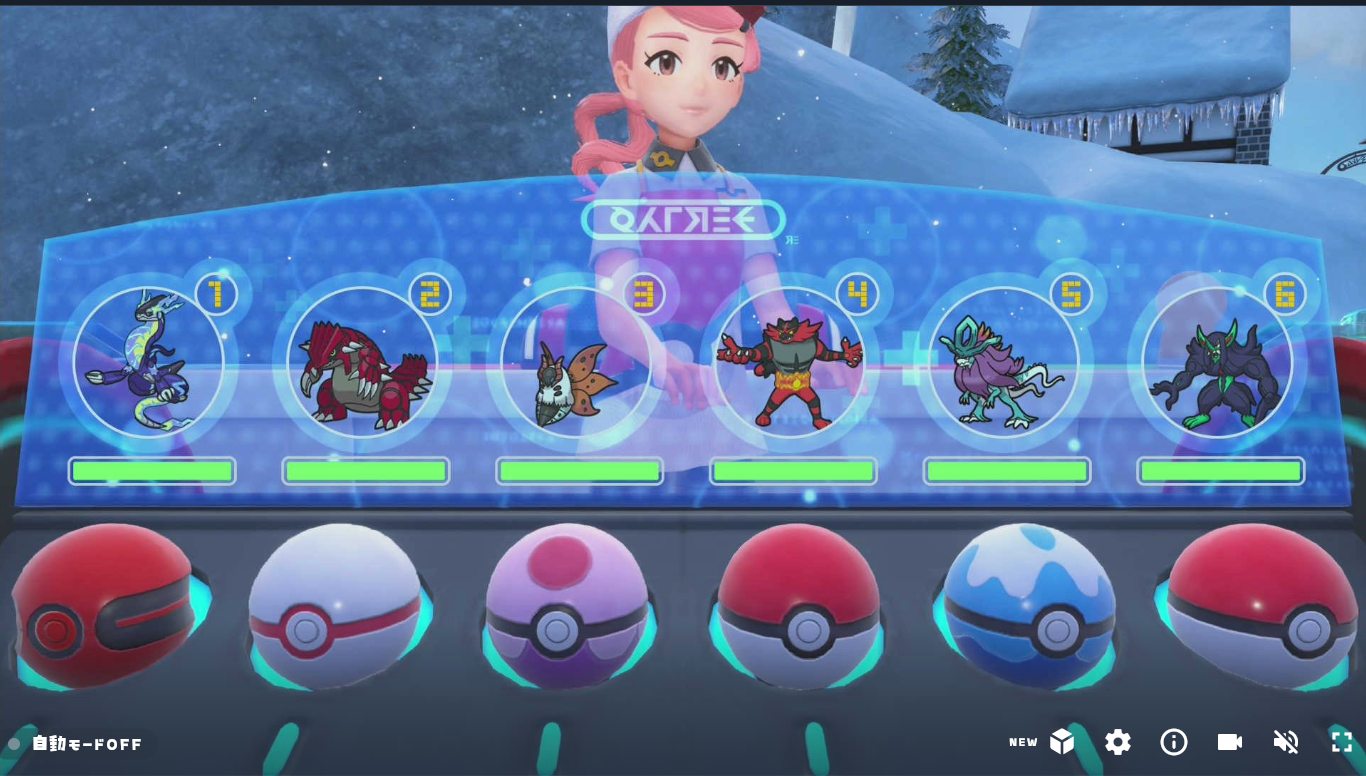Screen dimensions: 1366x776
Task: Unmute sound with the speaker icon
Action: (x=1286, y=742)
